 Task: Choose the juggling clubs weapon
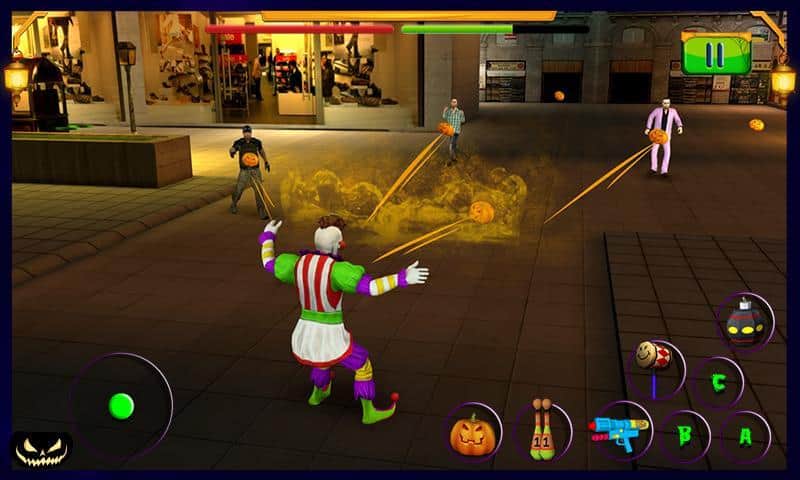[x=543, y=430]
